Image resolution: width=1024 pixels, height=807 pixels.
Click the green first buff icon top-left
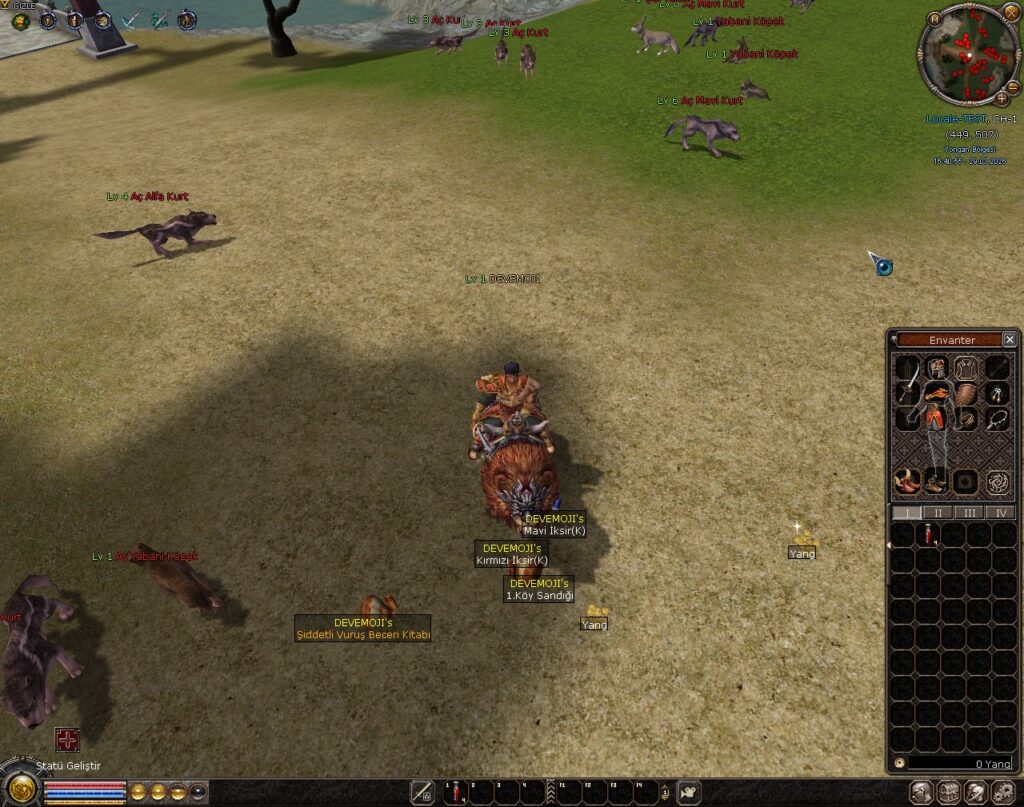click(x=20, y=21)
